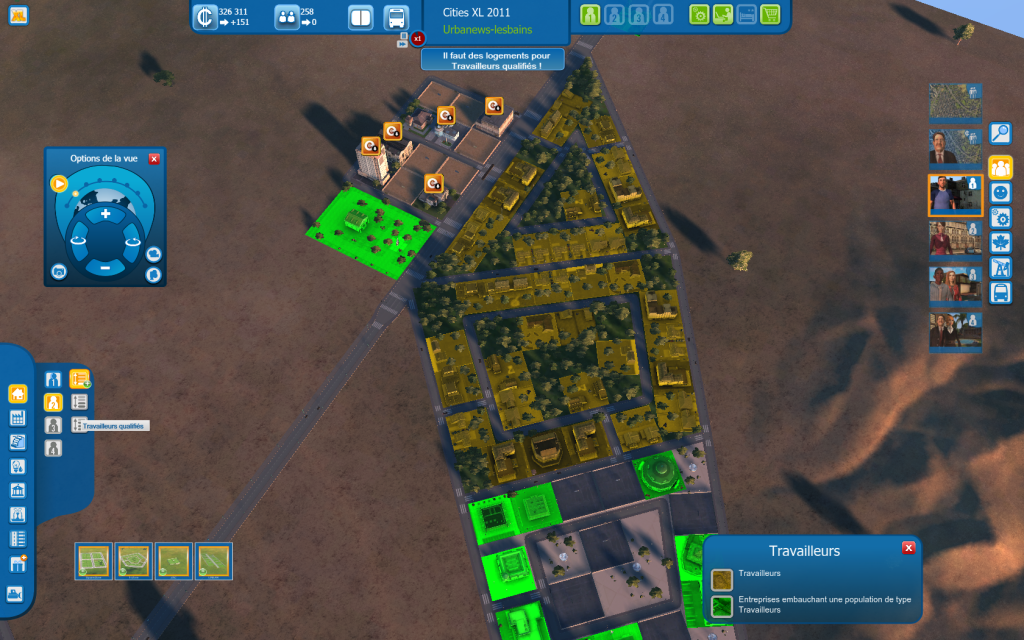1024x640 pixels.
Task: Open the population icon in top bar
Action: (287, 17)
